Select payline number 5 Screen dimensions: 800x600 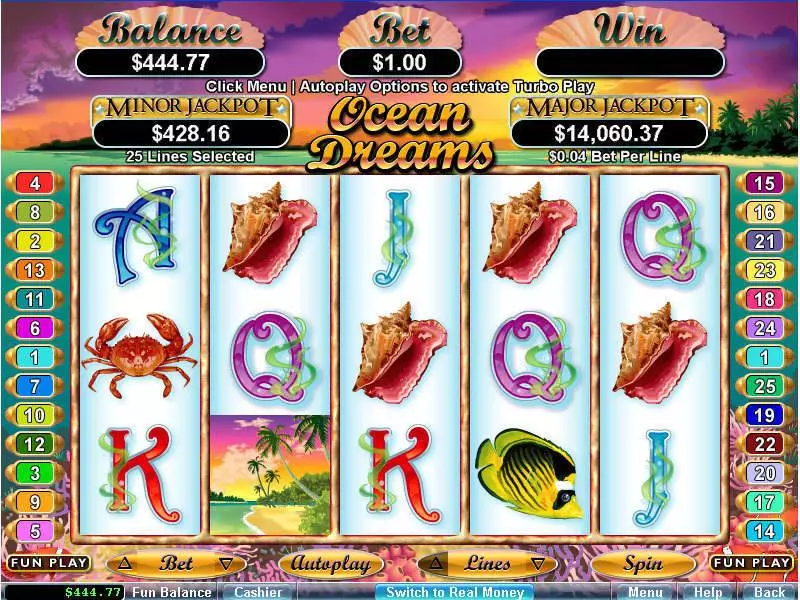tap(35, 531)
